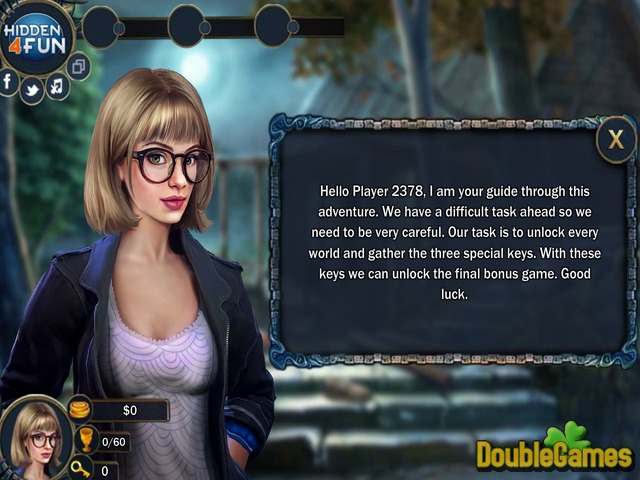Toggle the music and sound icon

tap(57, 86)
